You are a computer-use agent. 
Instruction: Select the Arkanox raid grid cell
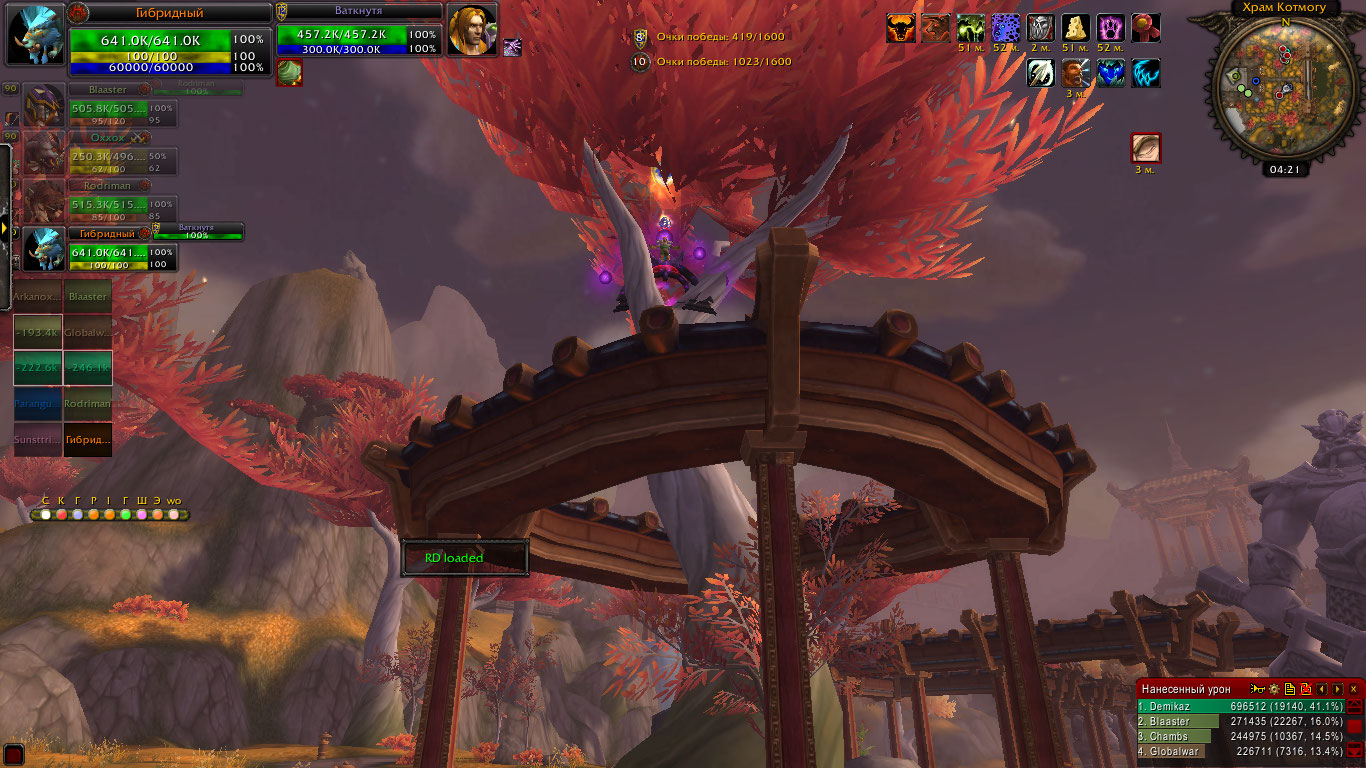click(x=38, y=296)
